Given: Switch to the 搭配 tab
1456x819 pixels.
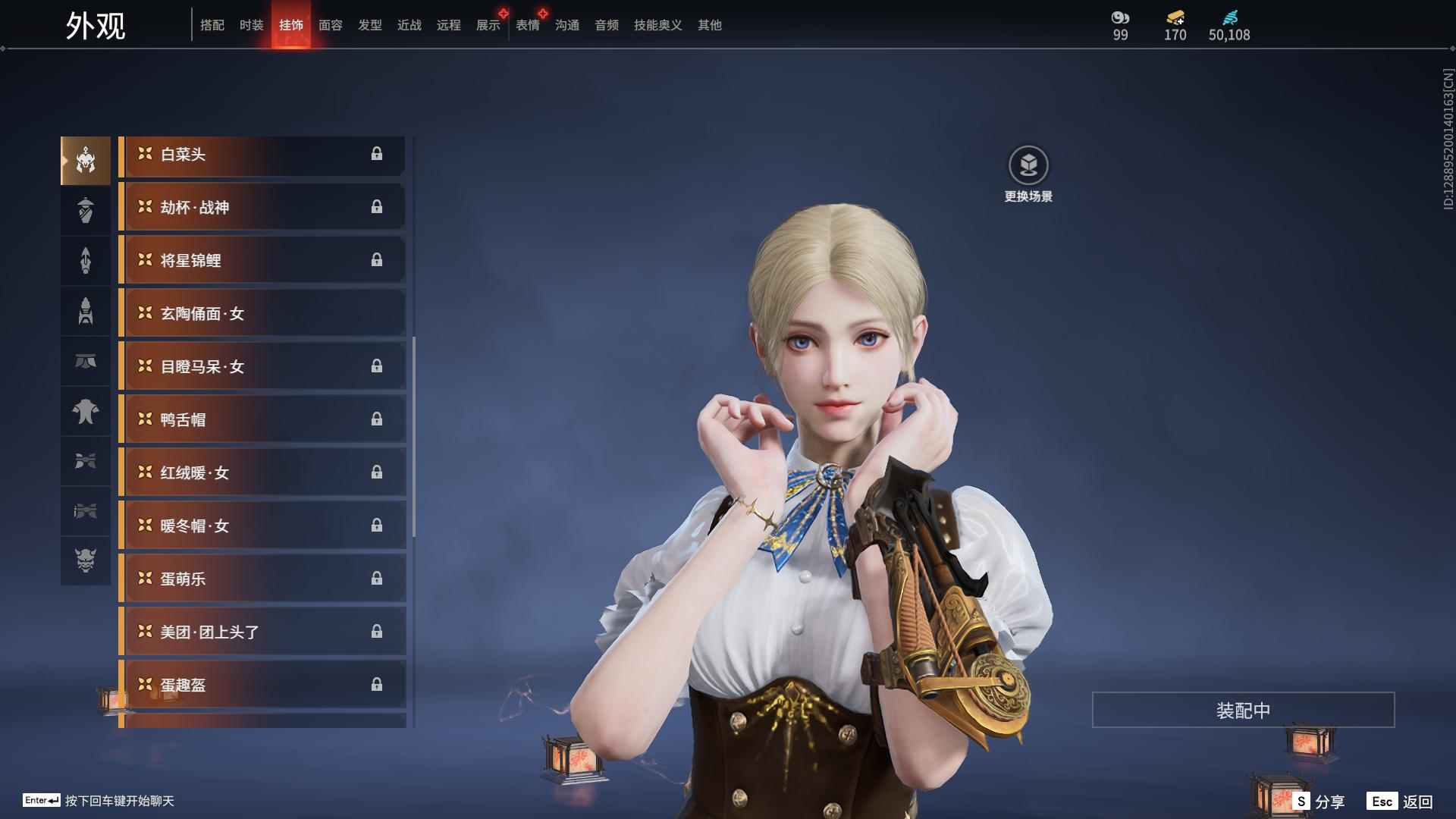Looking at the screenshot, I should 212,25.
